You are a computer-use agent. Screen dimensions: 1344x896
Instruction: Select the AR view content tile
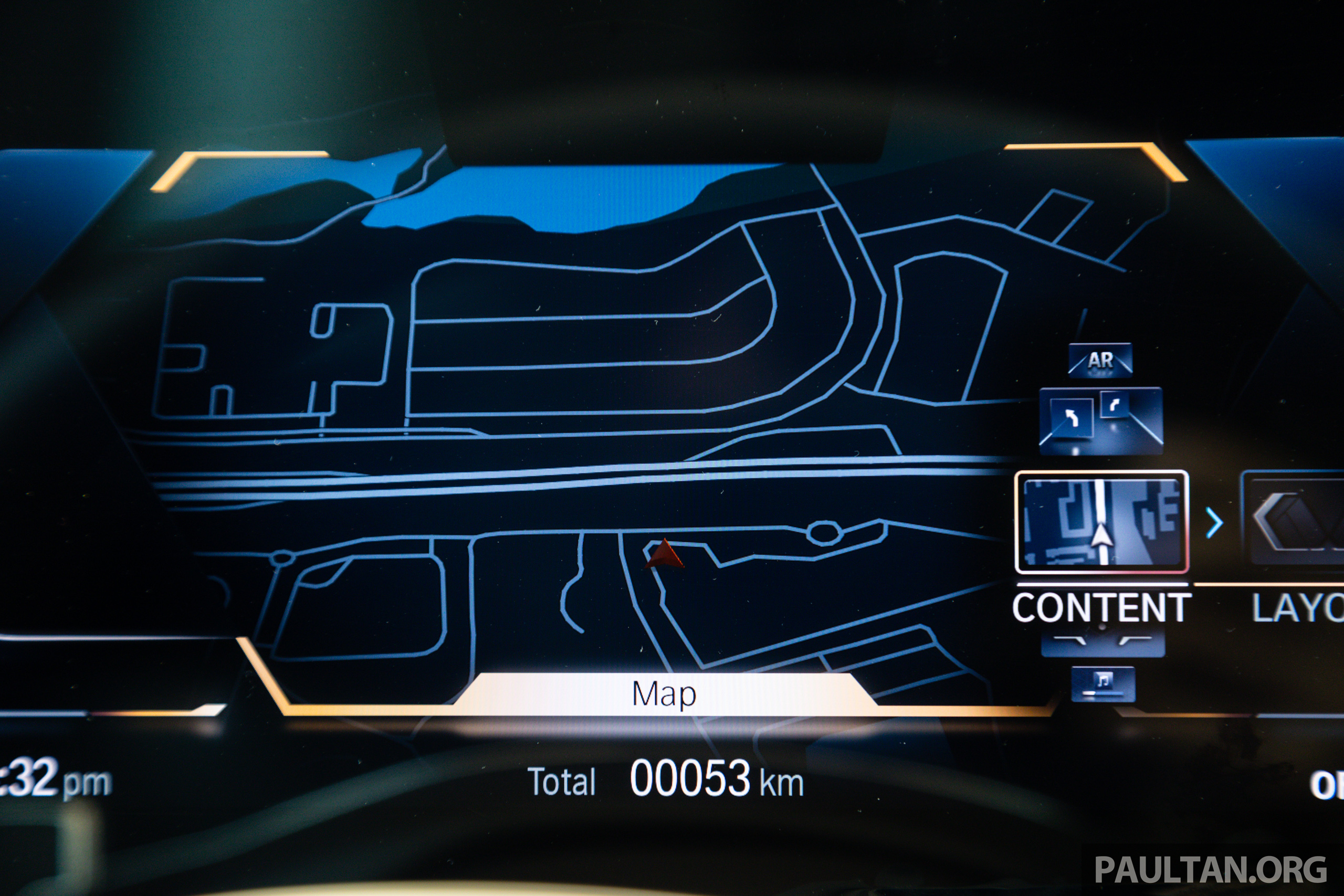pyautogui.click(x=1100, y=360)
